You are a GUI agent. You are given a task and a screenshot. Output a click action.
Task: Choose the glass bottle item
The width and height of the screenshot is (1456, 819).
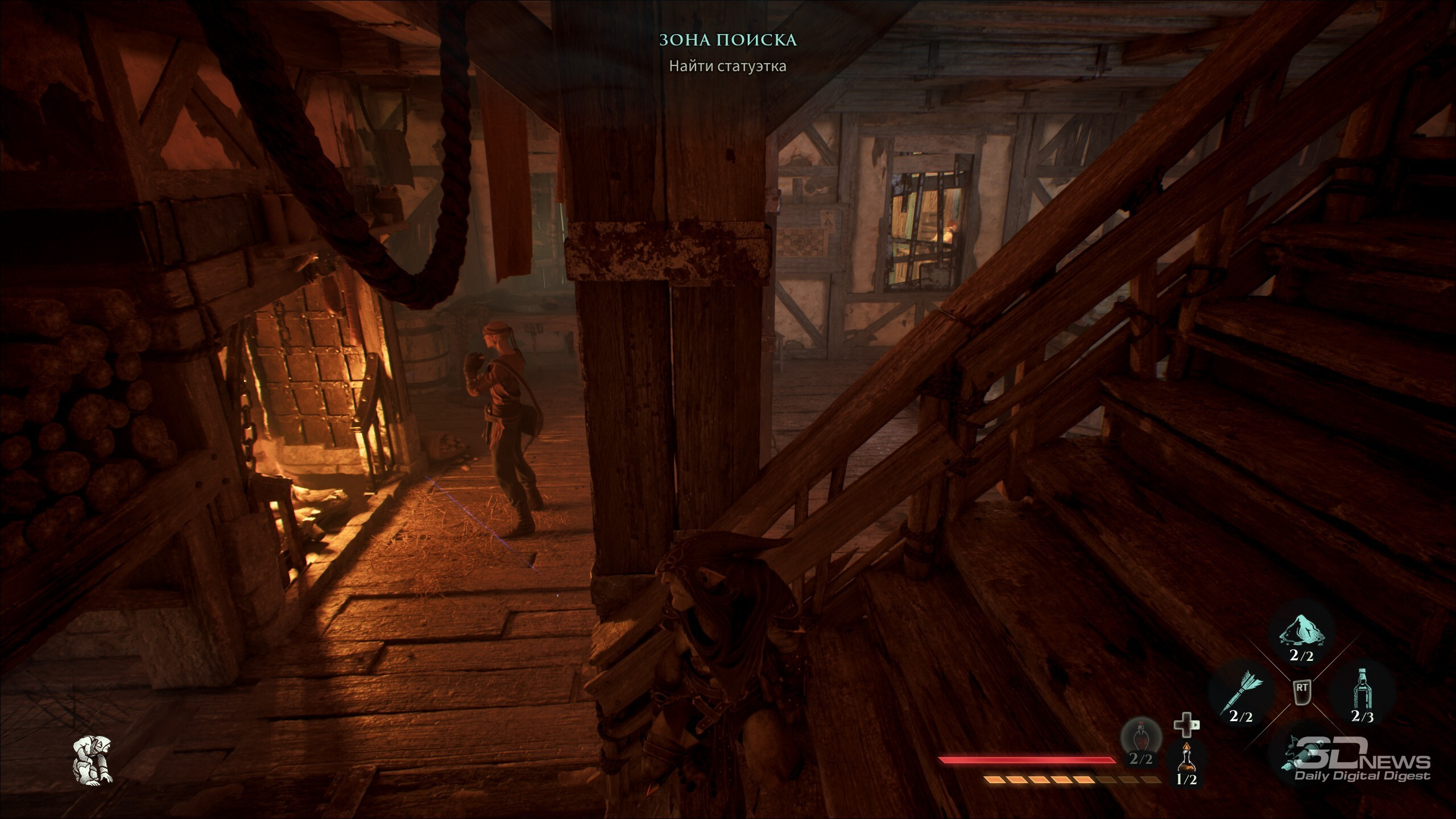pyautogui.click(x=1363, y=695)
